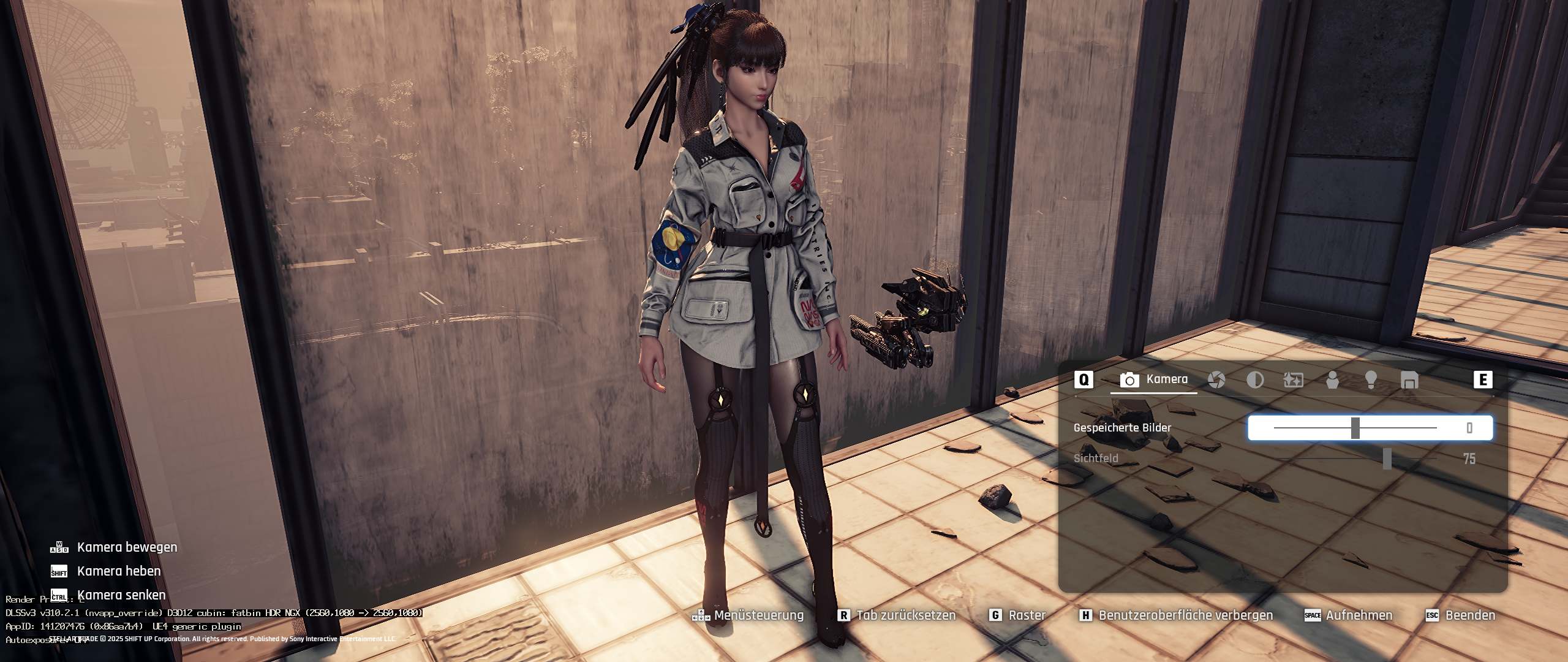Image resolution: width=1568 pixels, height=662 pixels.
Task: Switch to the sparkle frame effects tab
Action: pyautogui.click(x=1293, y=380)
